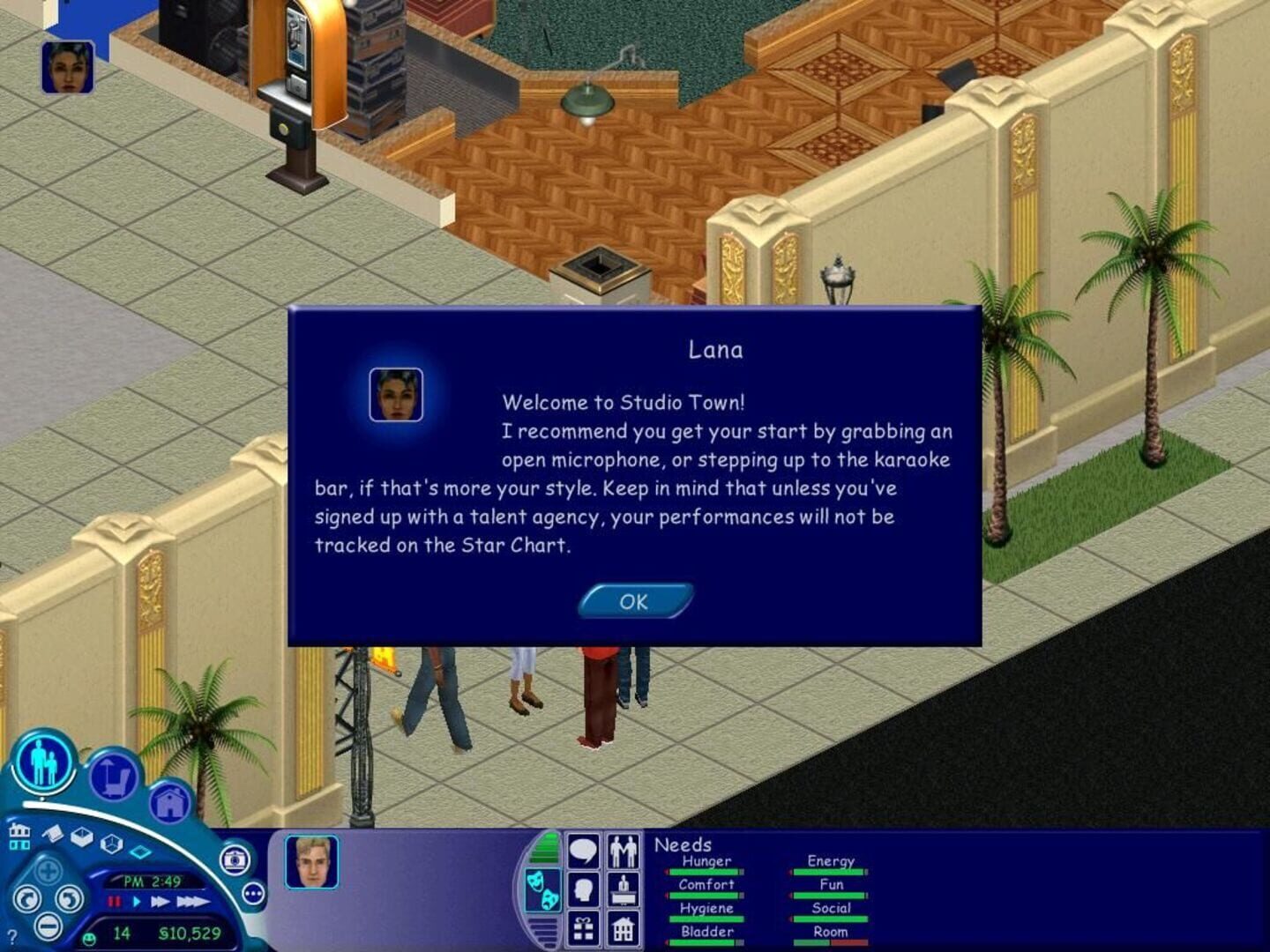
Task: Open the Job panel podium icon
Action: 624,890
